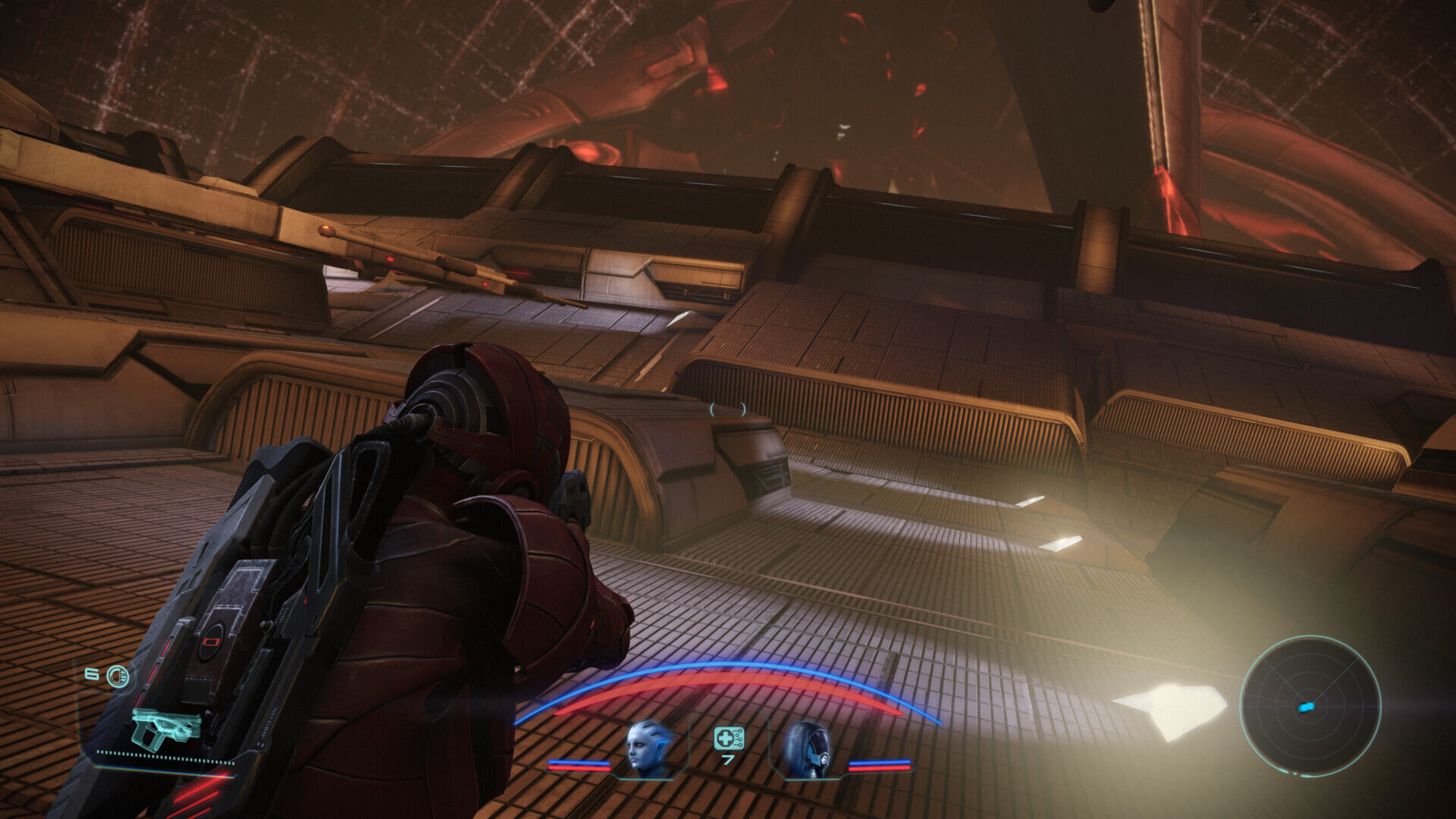Select the helmeted squadmate portrait

[x=805, y=749]
